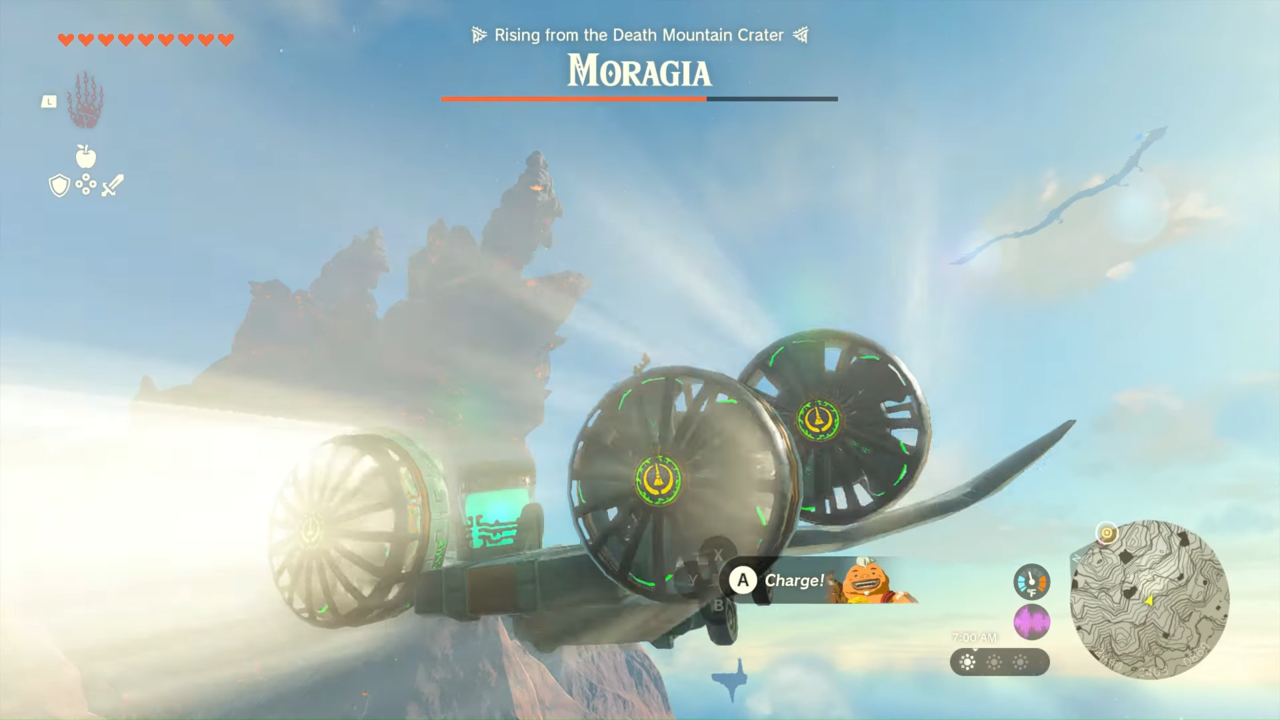Click the purple noise level meter
Viewport: 1280px width, 720px height.
1031,622
